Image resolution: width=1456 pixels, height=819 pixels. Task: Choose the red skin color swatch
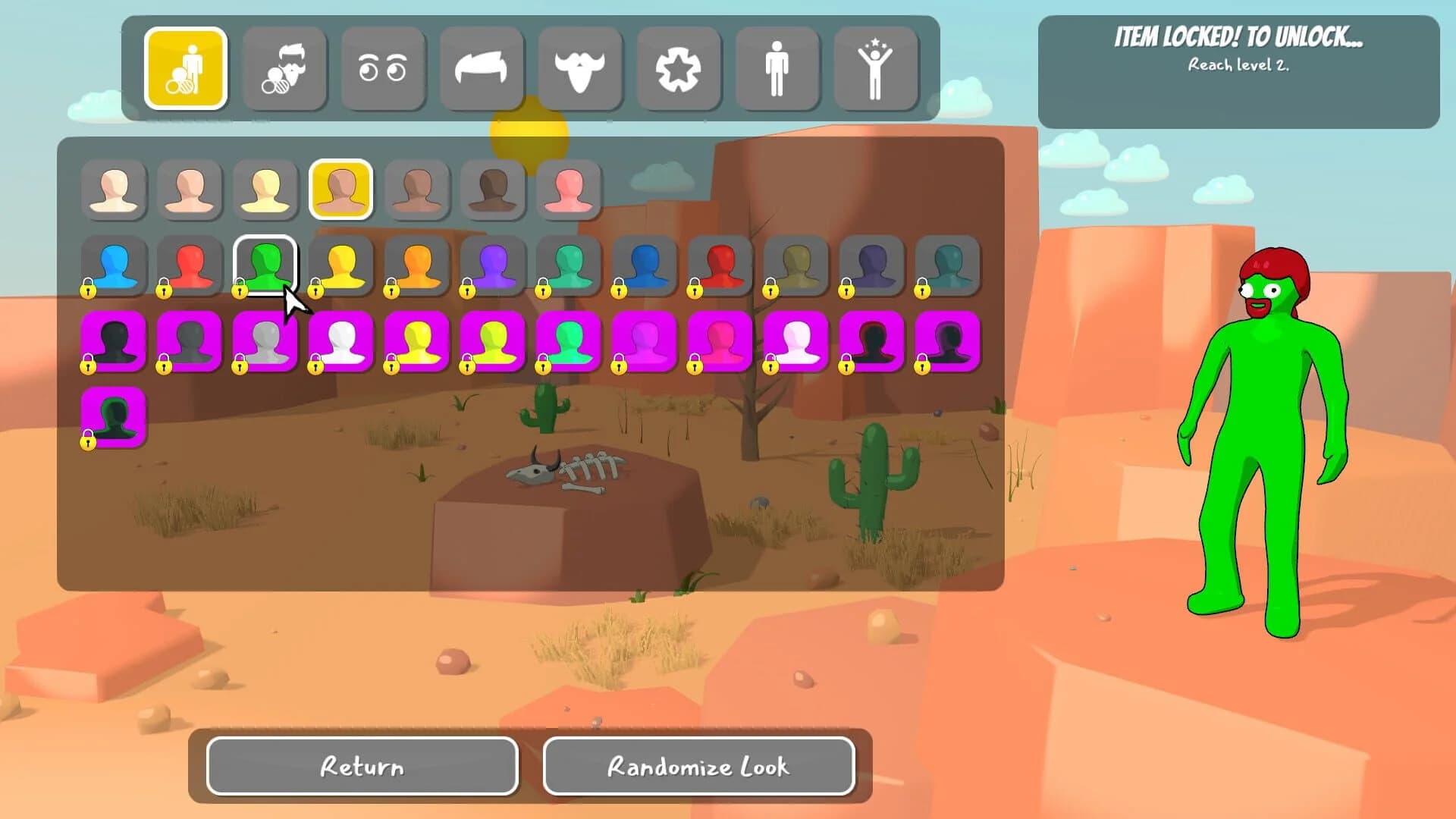coord(190,264)
